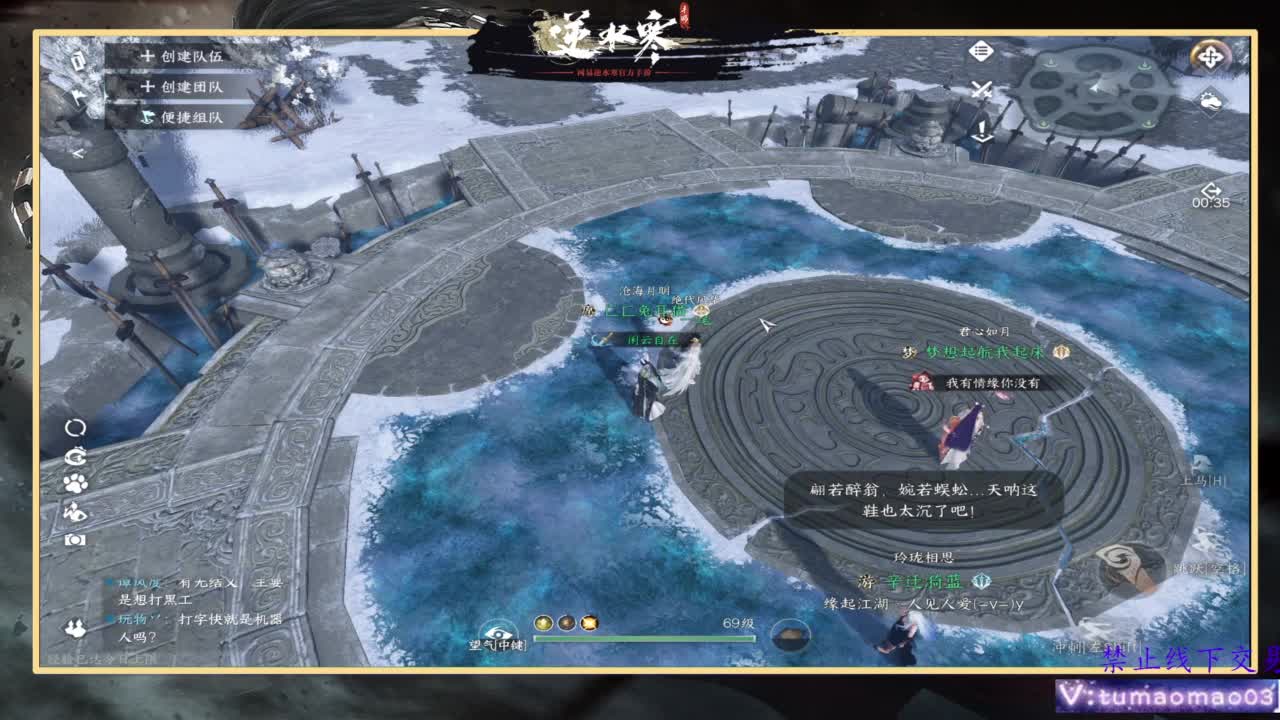This screenshot has width=1280, height=720.
Task: Toggle the exclamation marker icon under the swords
Action: pos(981,130)
